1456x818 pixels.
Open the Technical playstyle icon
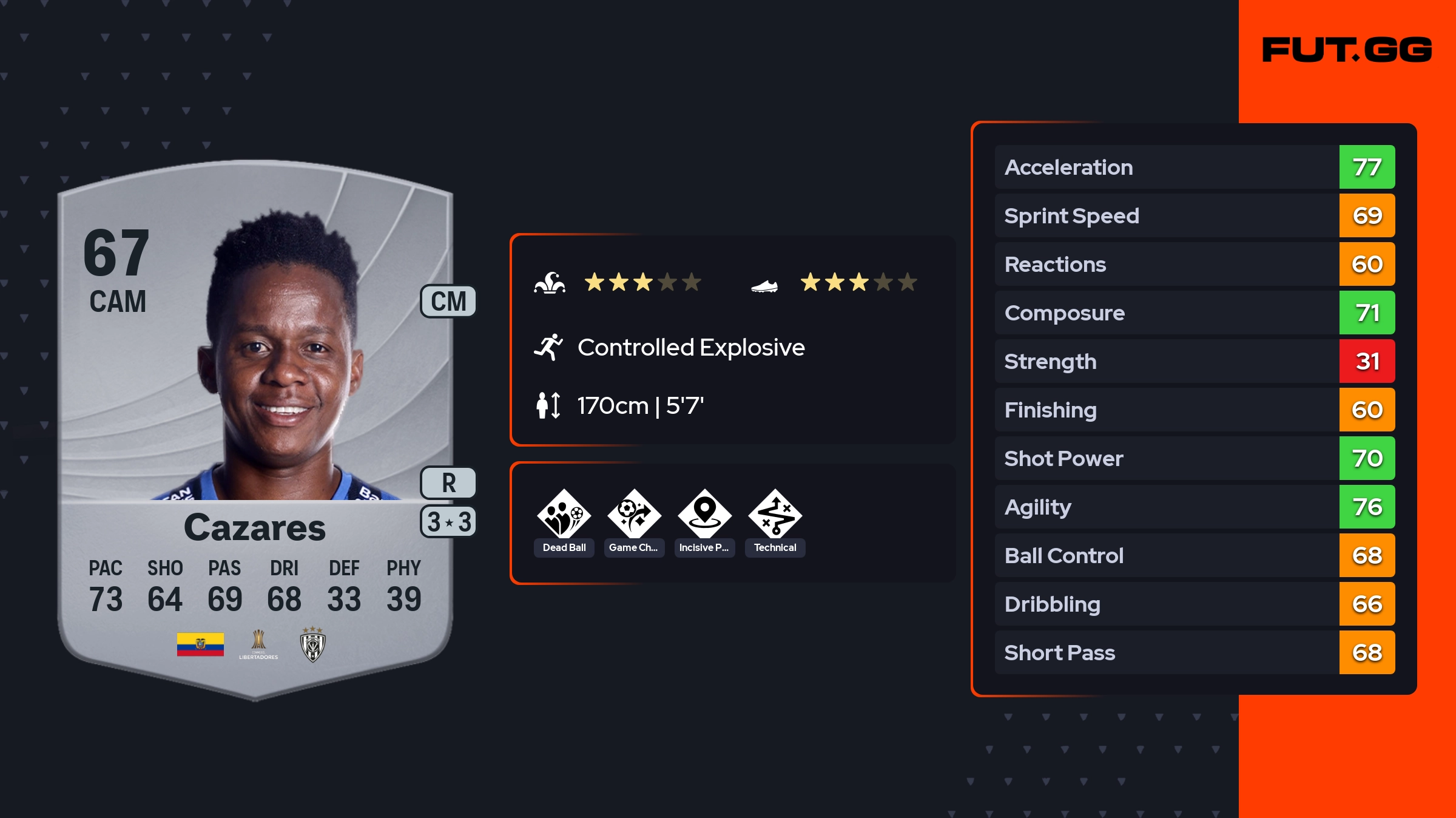pos(775,515)
